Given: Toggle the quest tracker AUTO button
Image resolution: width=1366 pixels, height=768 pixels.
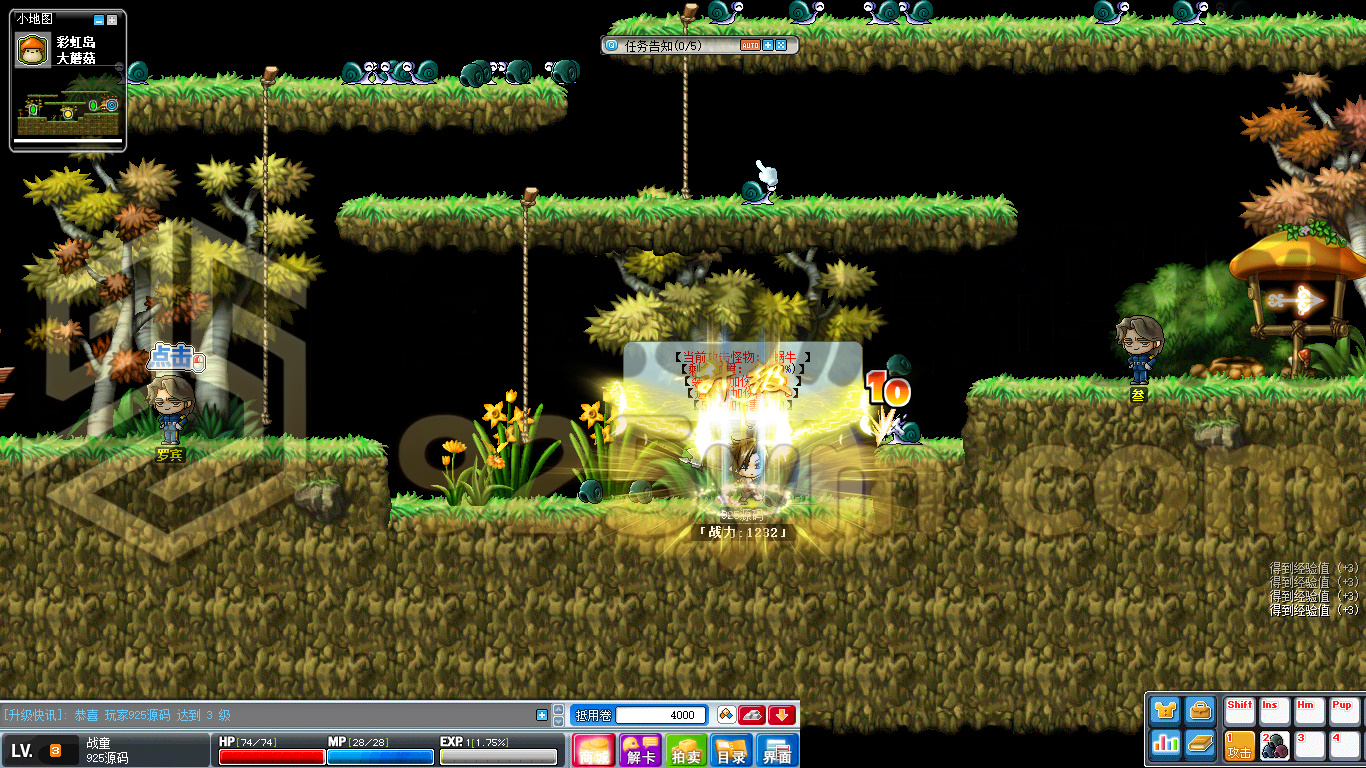Looking at the screenshot, I should 750,45.
